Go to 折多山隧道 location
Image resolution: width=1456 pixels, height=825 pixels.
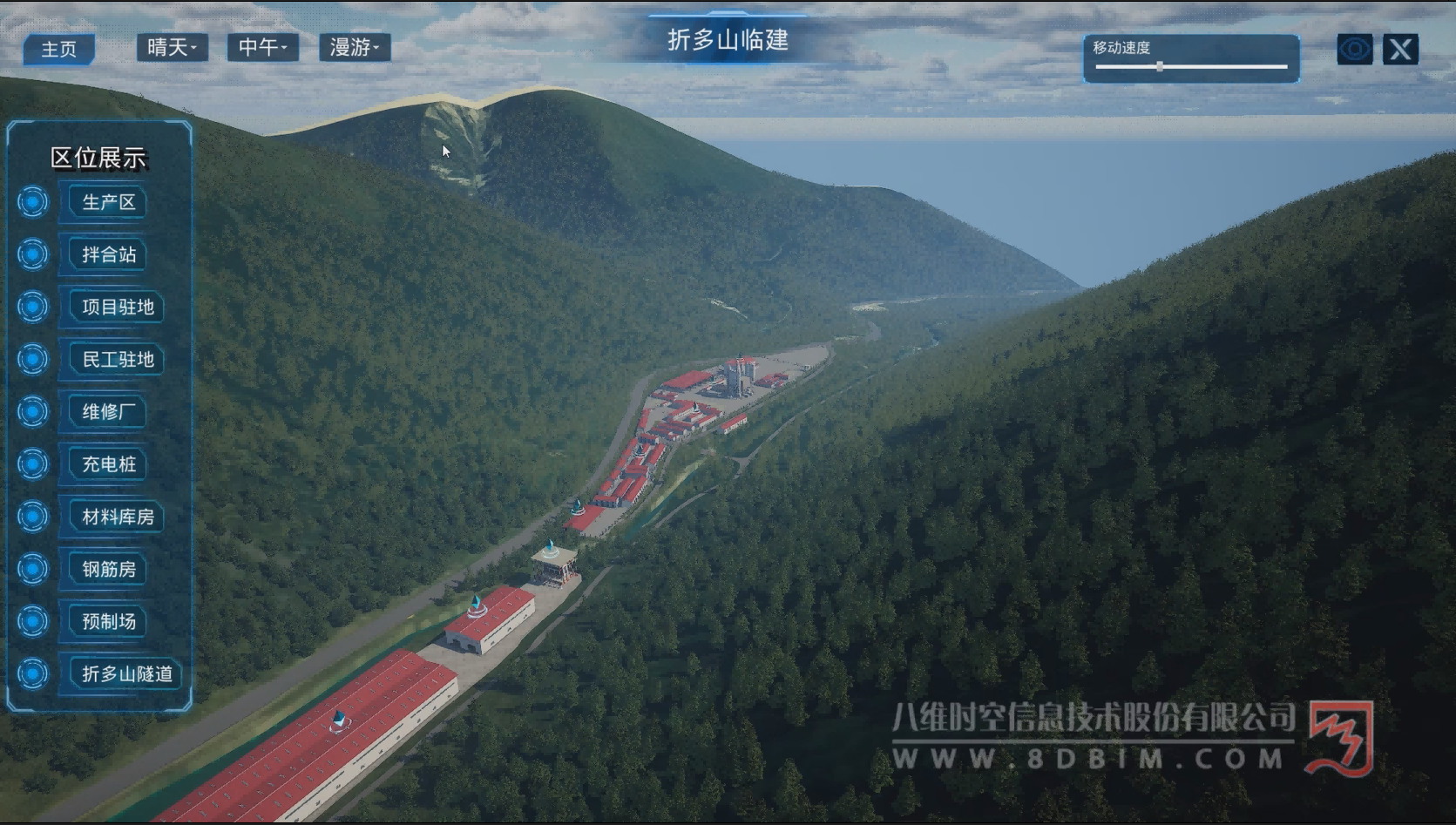[x=126, y=673]
